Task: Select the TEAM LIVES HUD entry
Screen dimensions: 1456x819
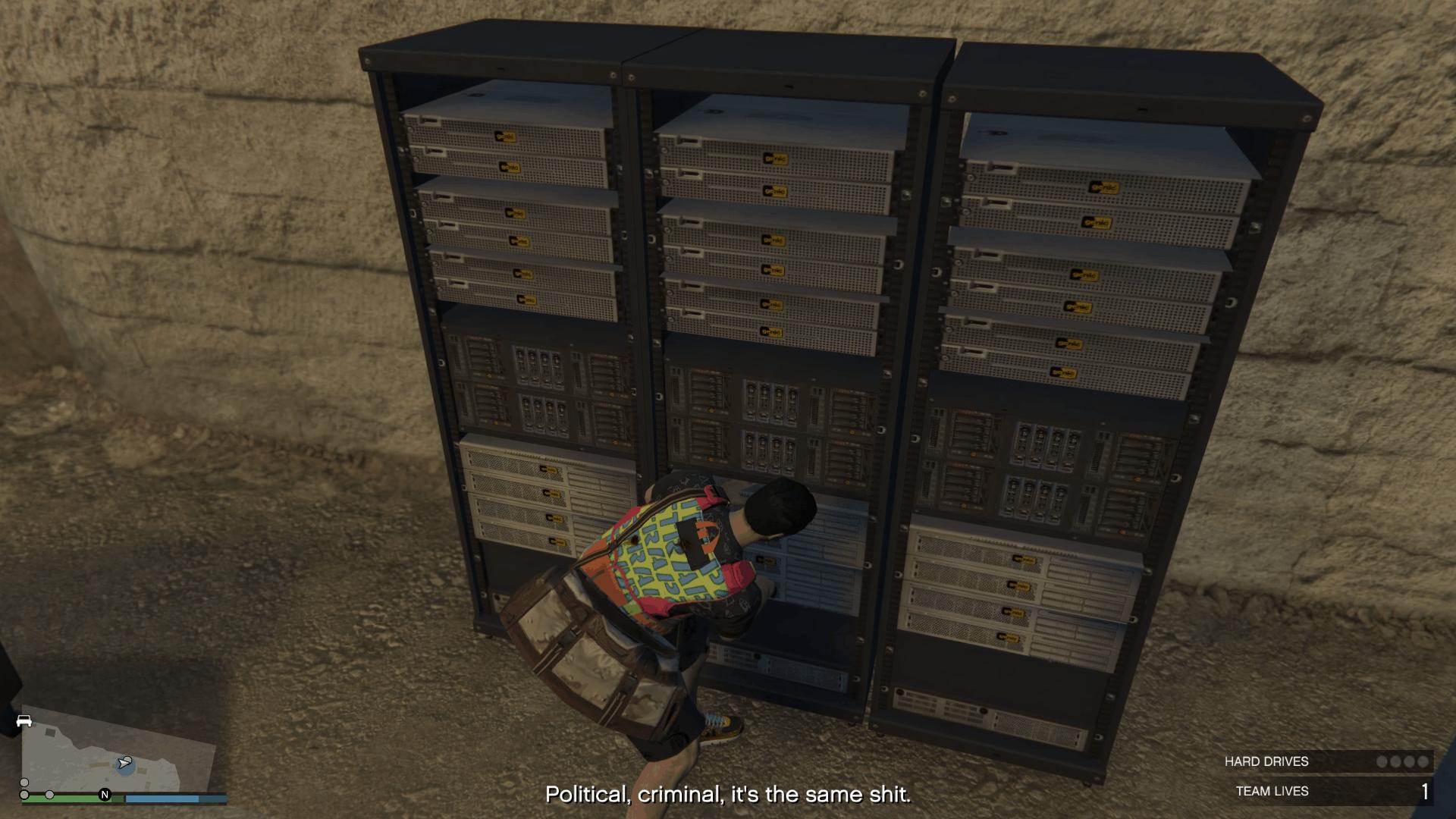Action: pos(1272,792)
